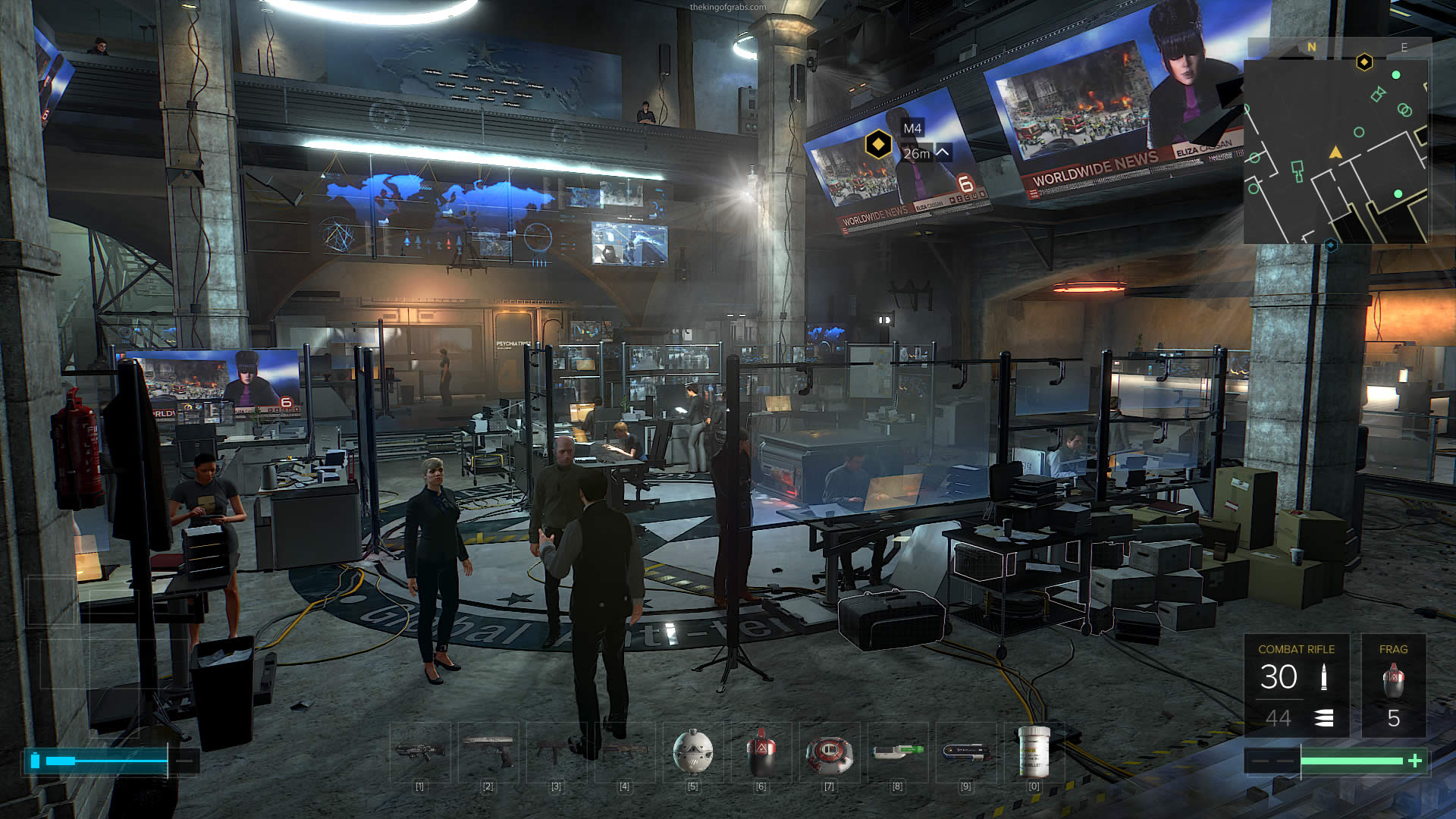Choose the red disc mine in slot 7
The height and width of the screenshot is (819, 1456).
click(829, 754)
